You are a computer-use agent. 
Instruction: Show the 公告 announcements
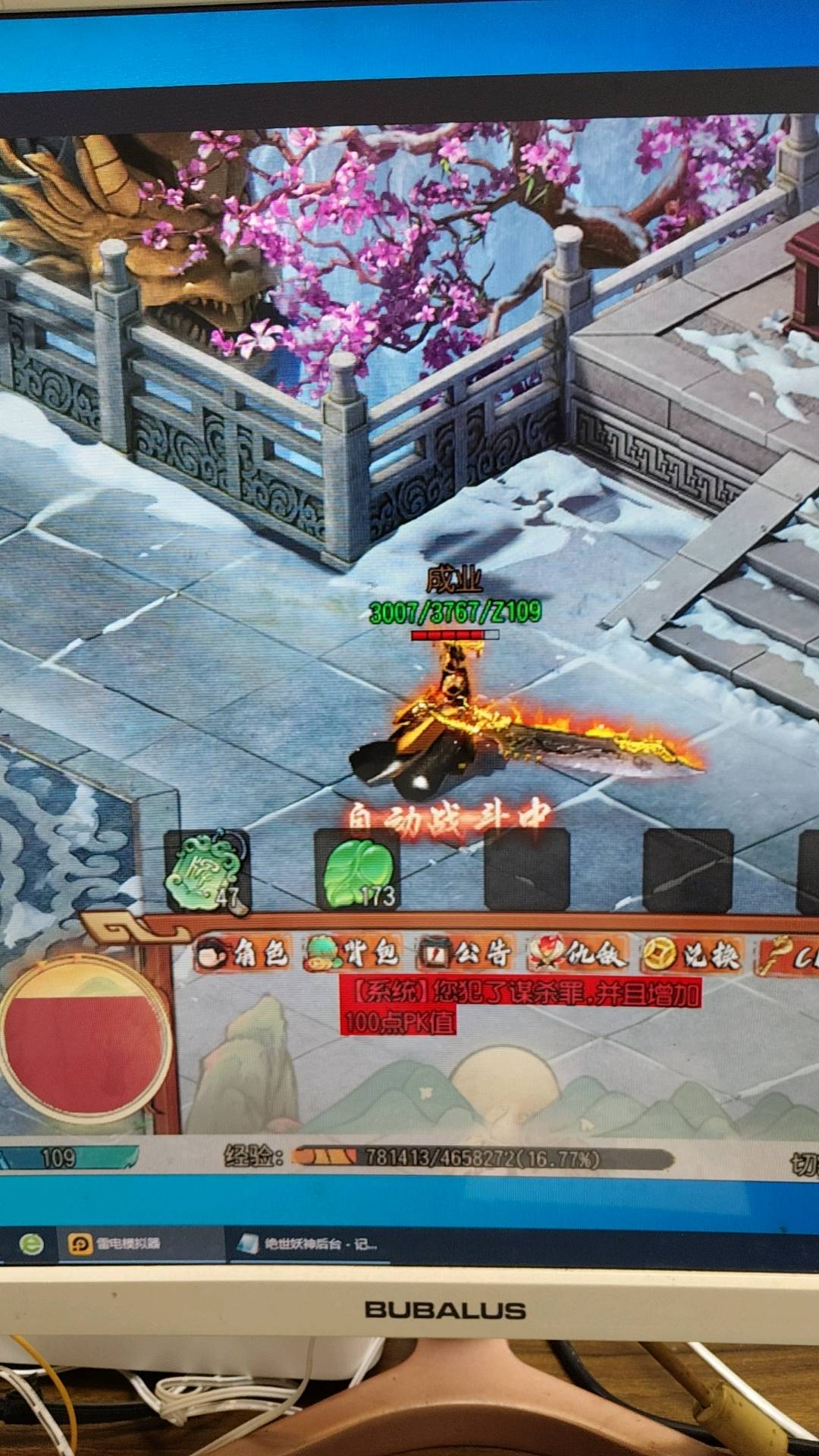point(466,955)
